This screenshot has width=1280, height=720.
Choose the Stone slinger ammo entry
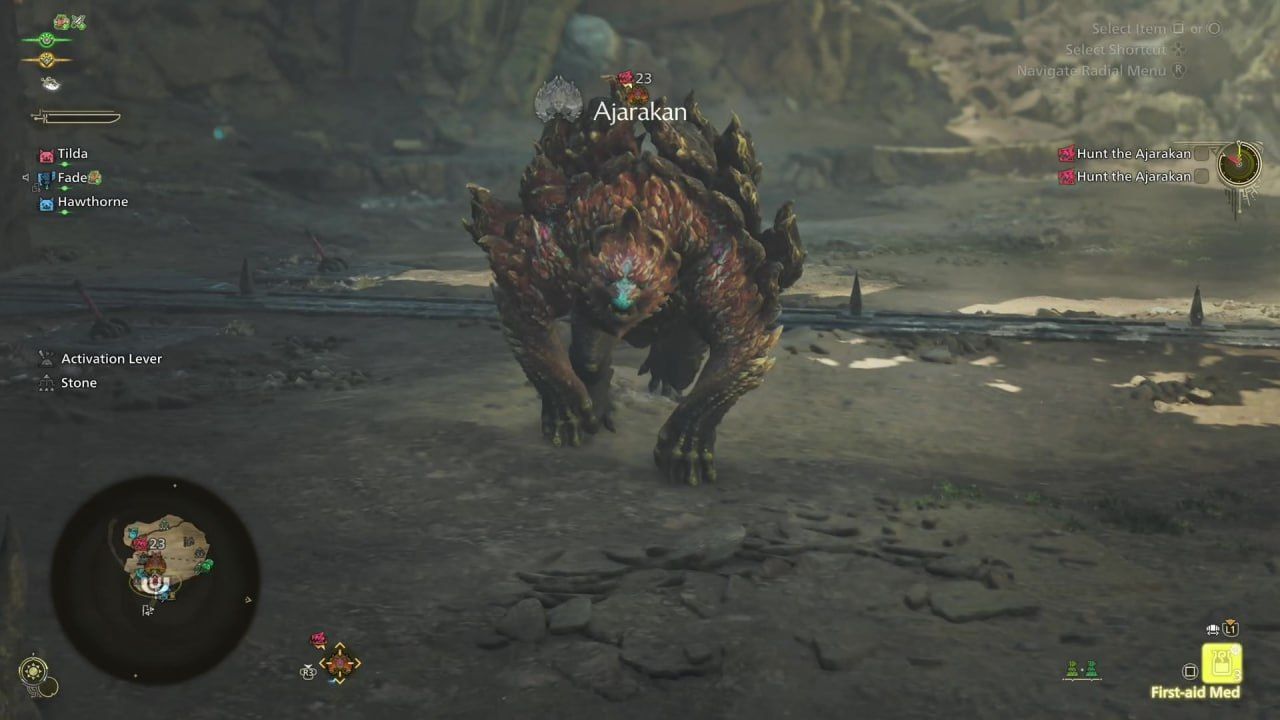78,383
